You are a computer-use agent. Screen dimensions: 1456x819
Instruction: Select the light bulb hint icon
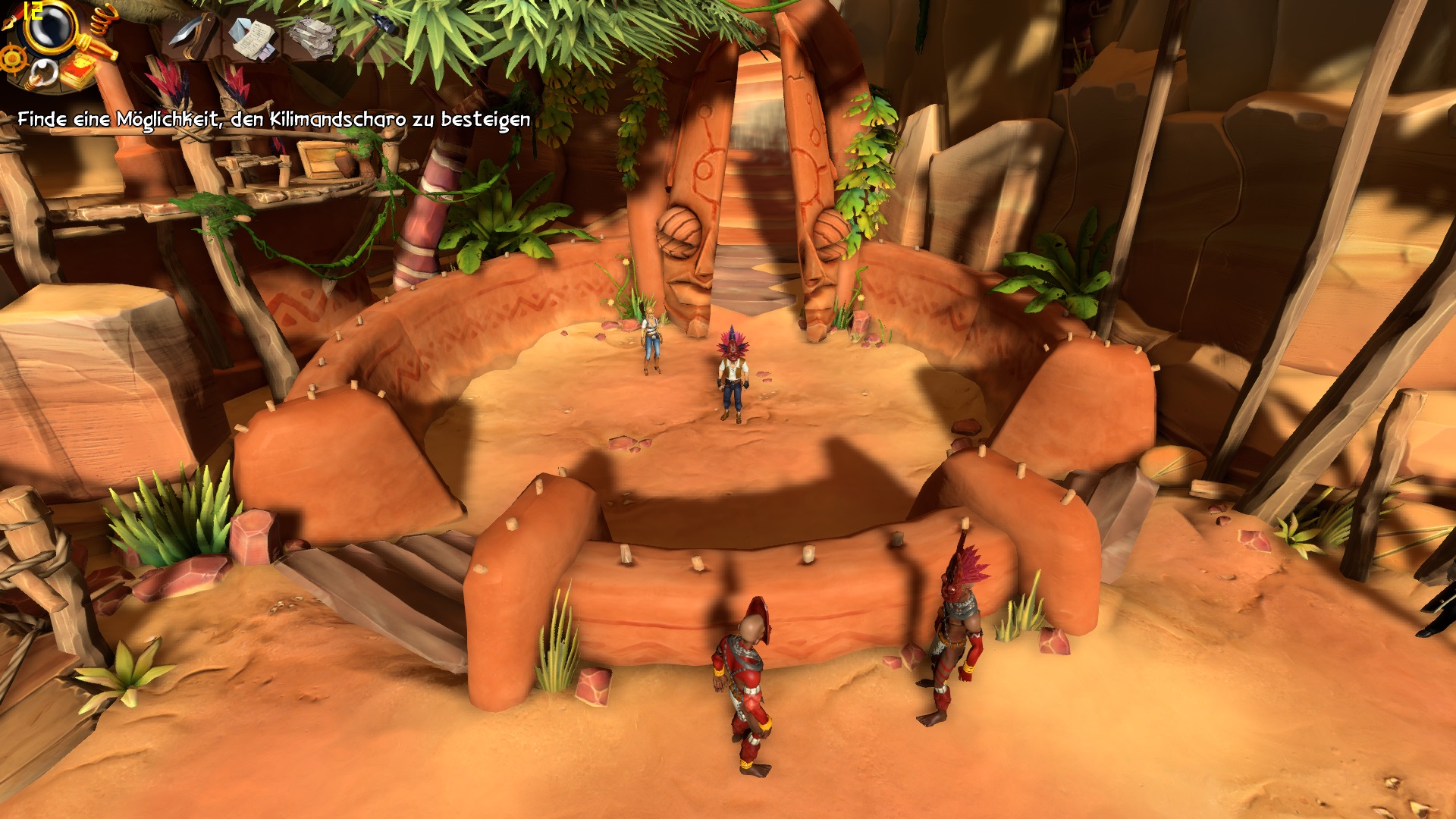pyautogui.click(x=42, y=74)
